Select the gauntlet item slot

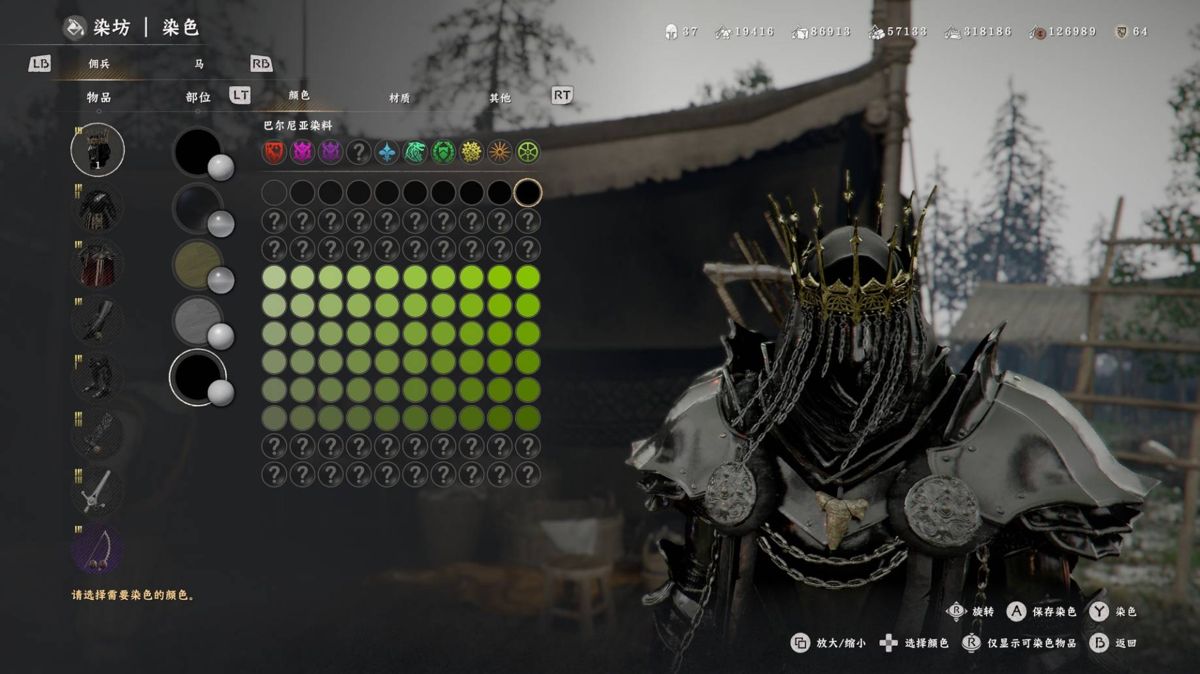coord(98,320)
